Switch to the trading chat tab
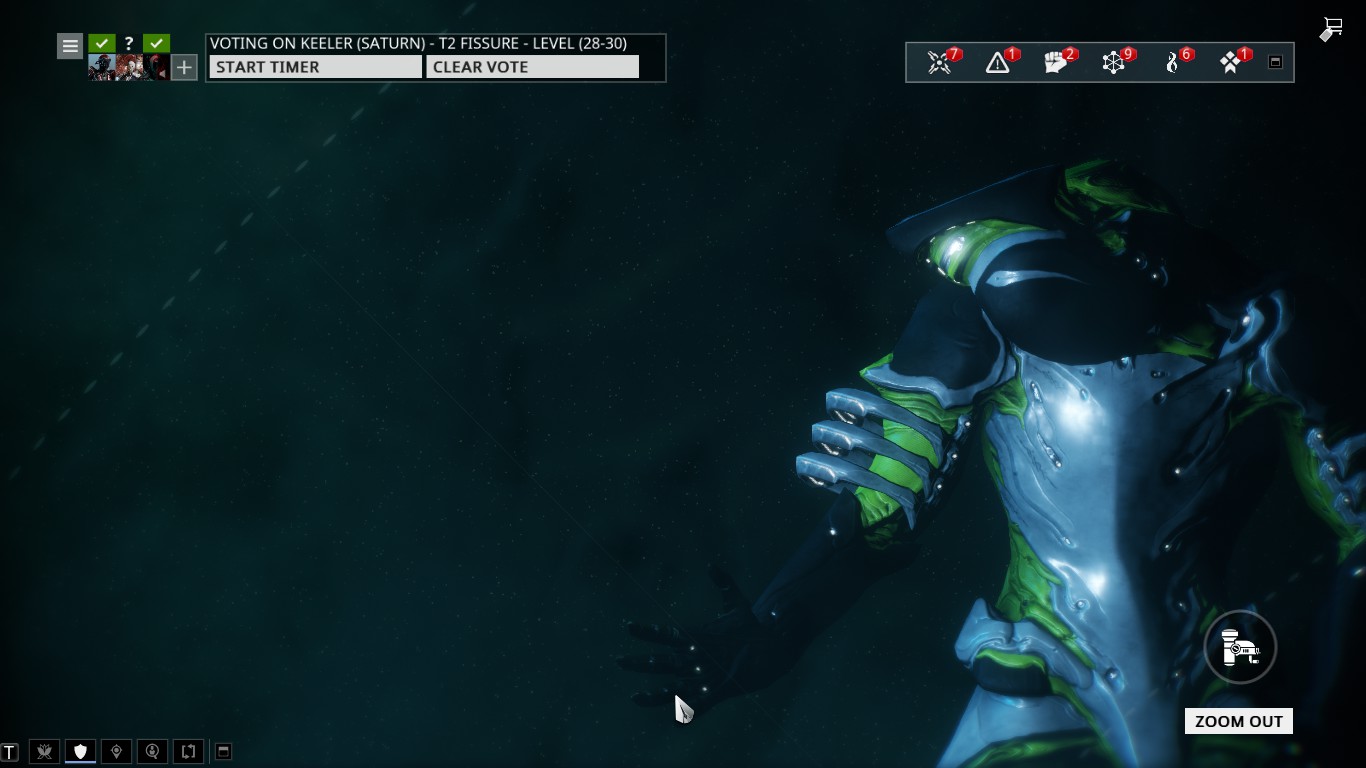Image resolution: width=1366 pixels, height=768 pixels. (189, 751)
